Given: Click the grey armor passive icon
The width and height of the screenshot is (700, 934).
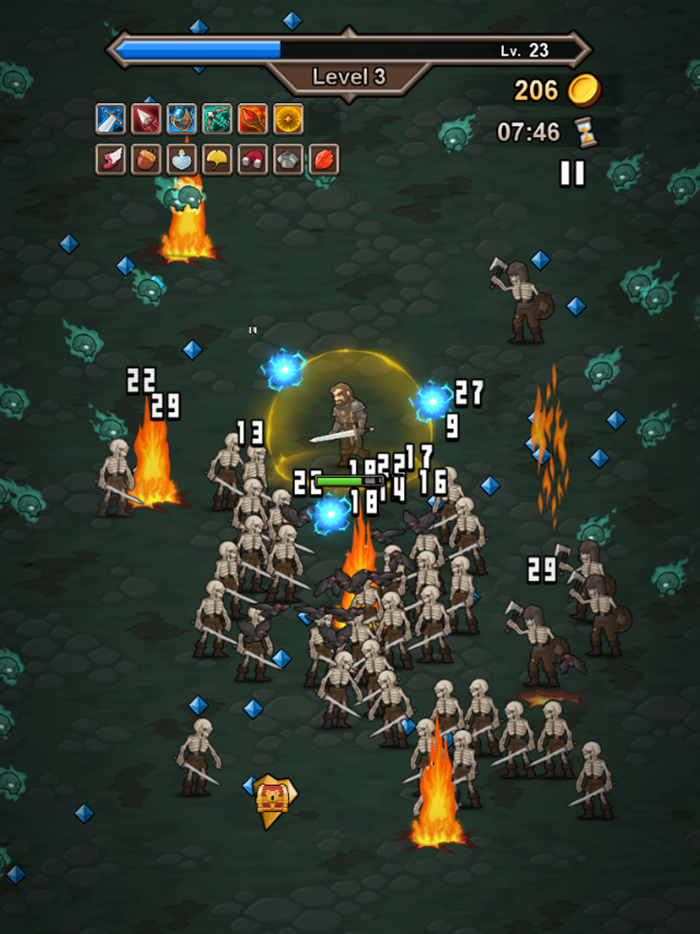Looking at the screenshot, I should coord(289,159).
